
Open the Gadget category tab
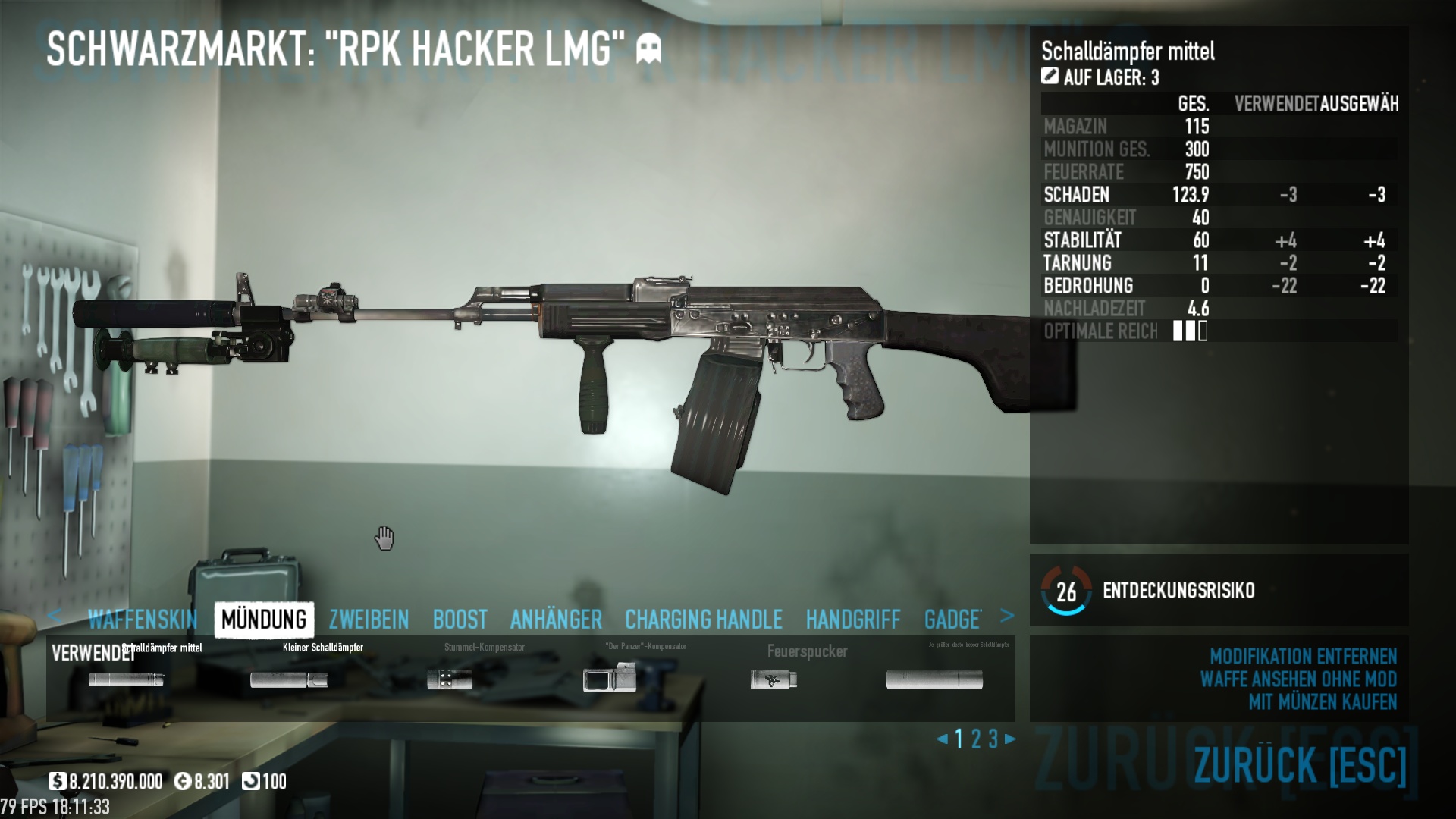point(952,620)
